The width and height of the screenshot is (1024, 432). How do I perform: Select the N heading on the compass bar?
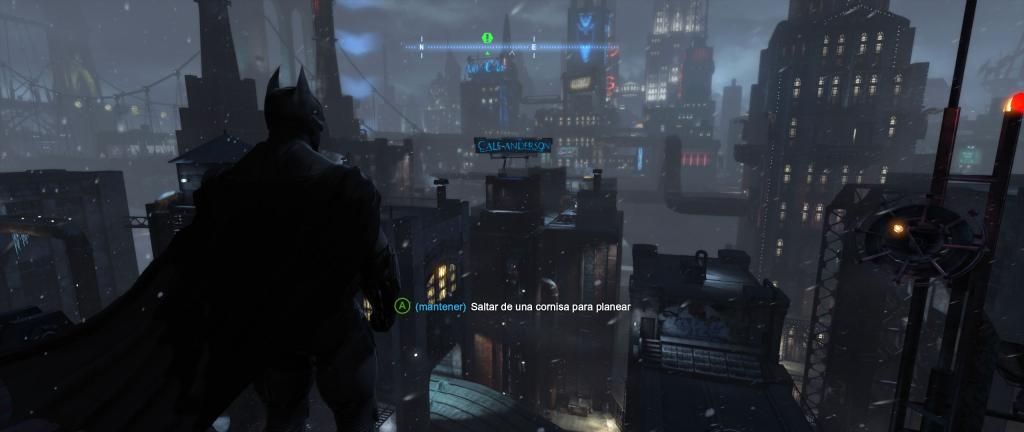pos(421,47)
